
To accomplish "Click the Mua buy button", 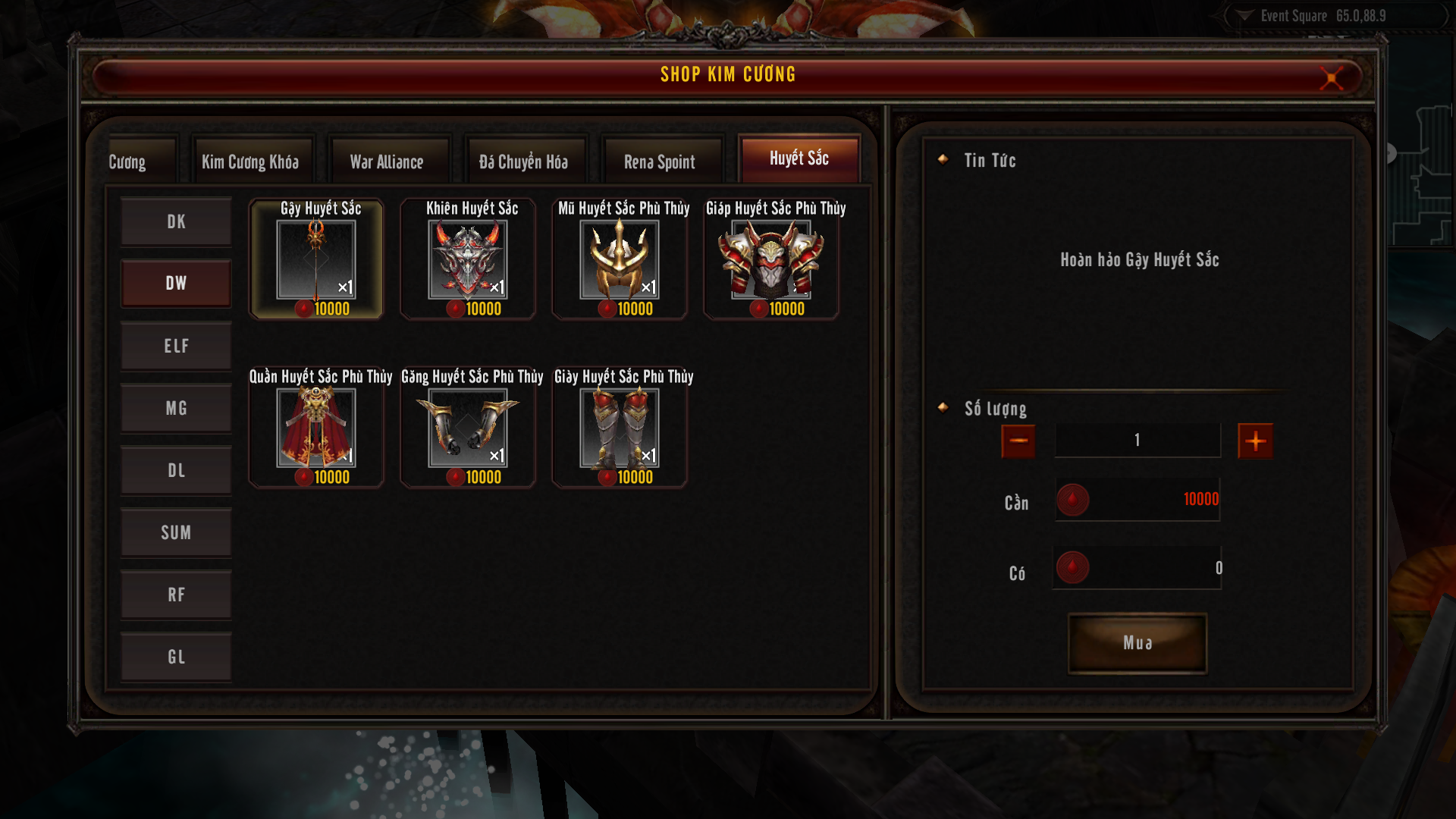I will click(x=1137, y=643).
